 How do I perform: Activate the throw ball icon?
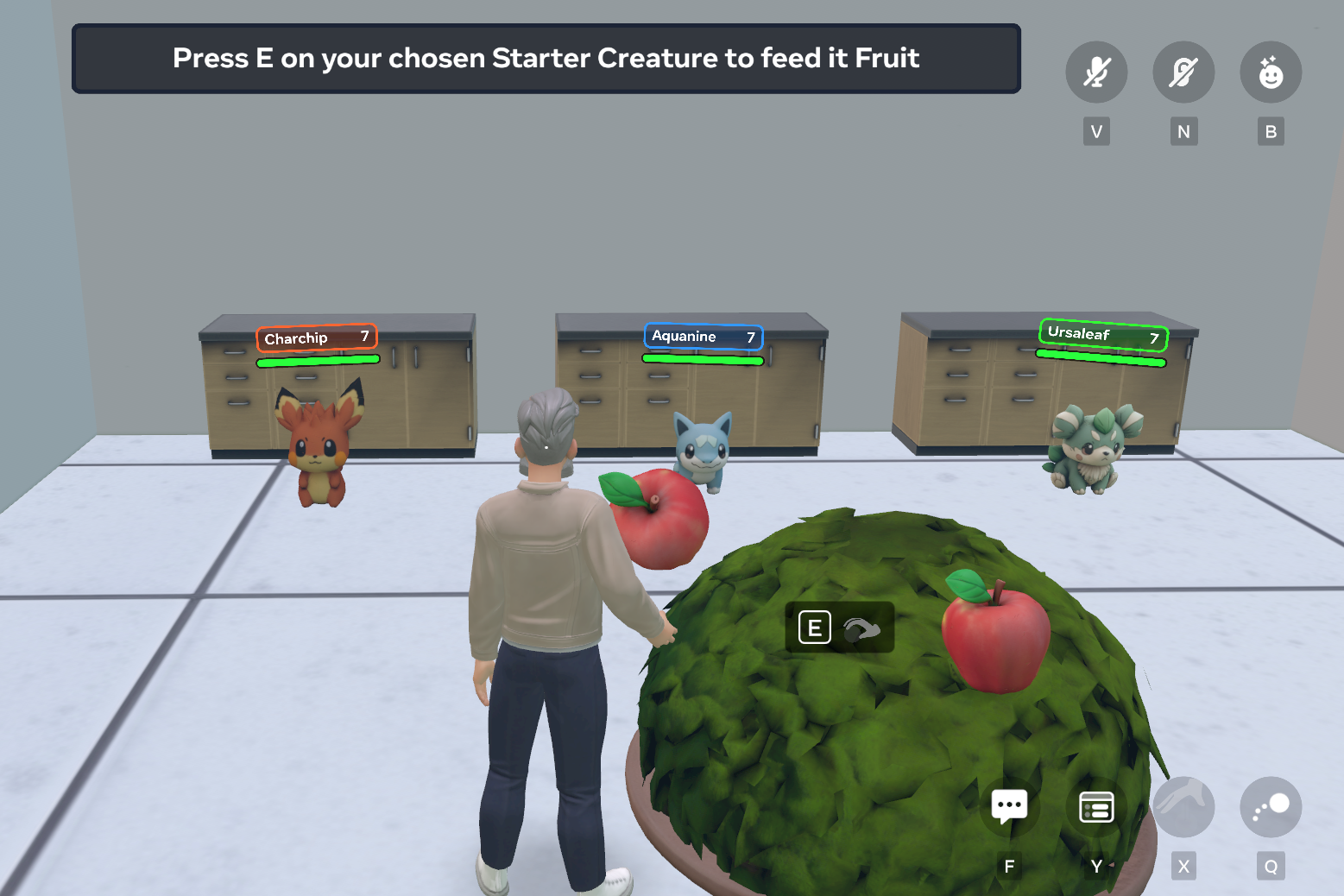point(1271,807)
